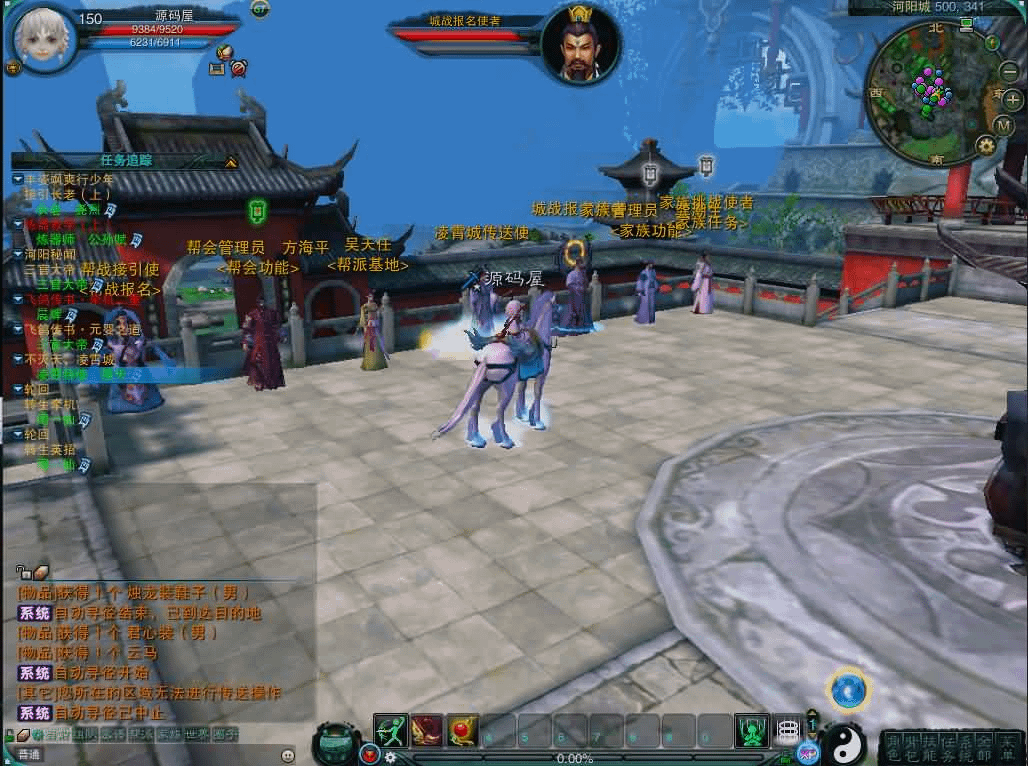
Task: Click the player character portrait
Action: pyautogui.click(x=41, y=36)
